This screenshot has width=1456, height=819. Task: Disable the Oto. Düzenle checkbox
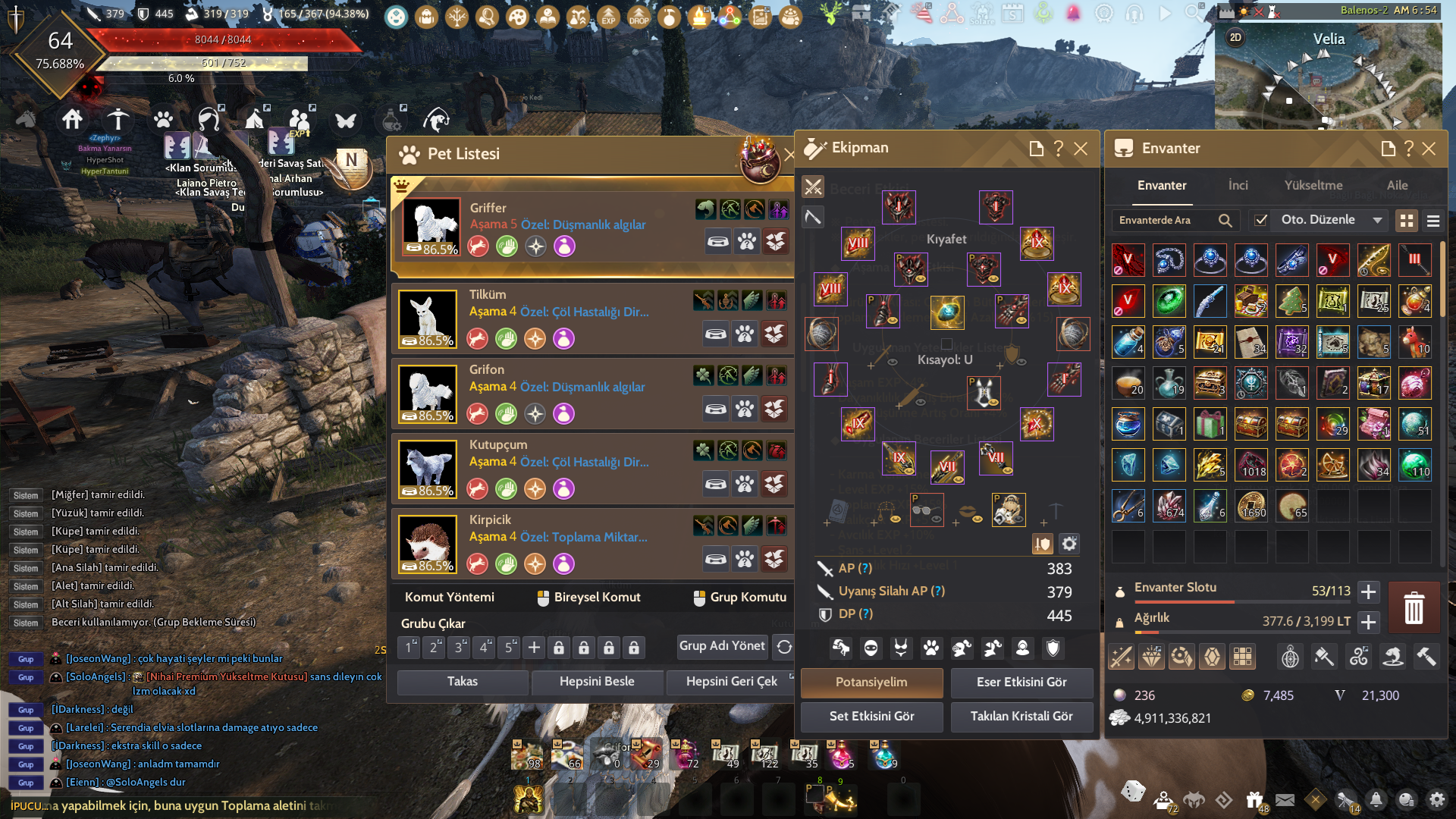1261,221
